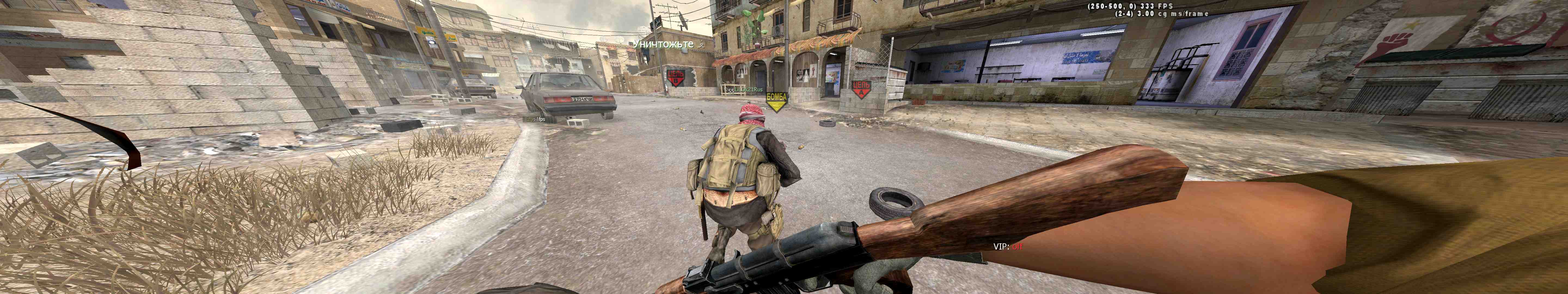The image size is (1568, 294).
Task: Click the red ЦЕЛЬ B objective marker
Action: tap(676, 77)
